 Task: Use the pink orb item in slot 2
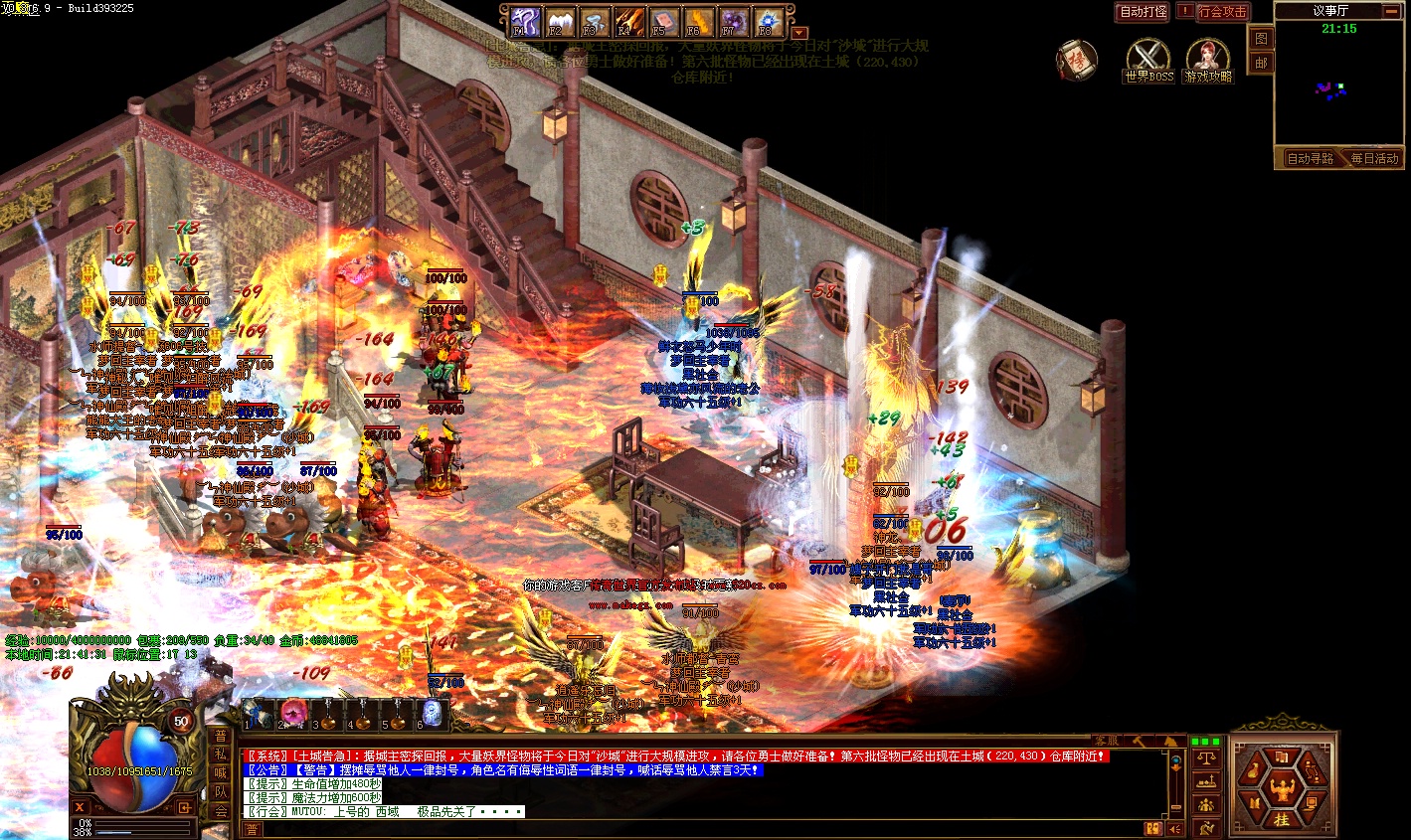pyautogui.click(x=293, y=712)
